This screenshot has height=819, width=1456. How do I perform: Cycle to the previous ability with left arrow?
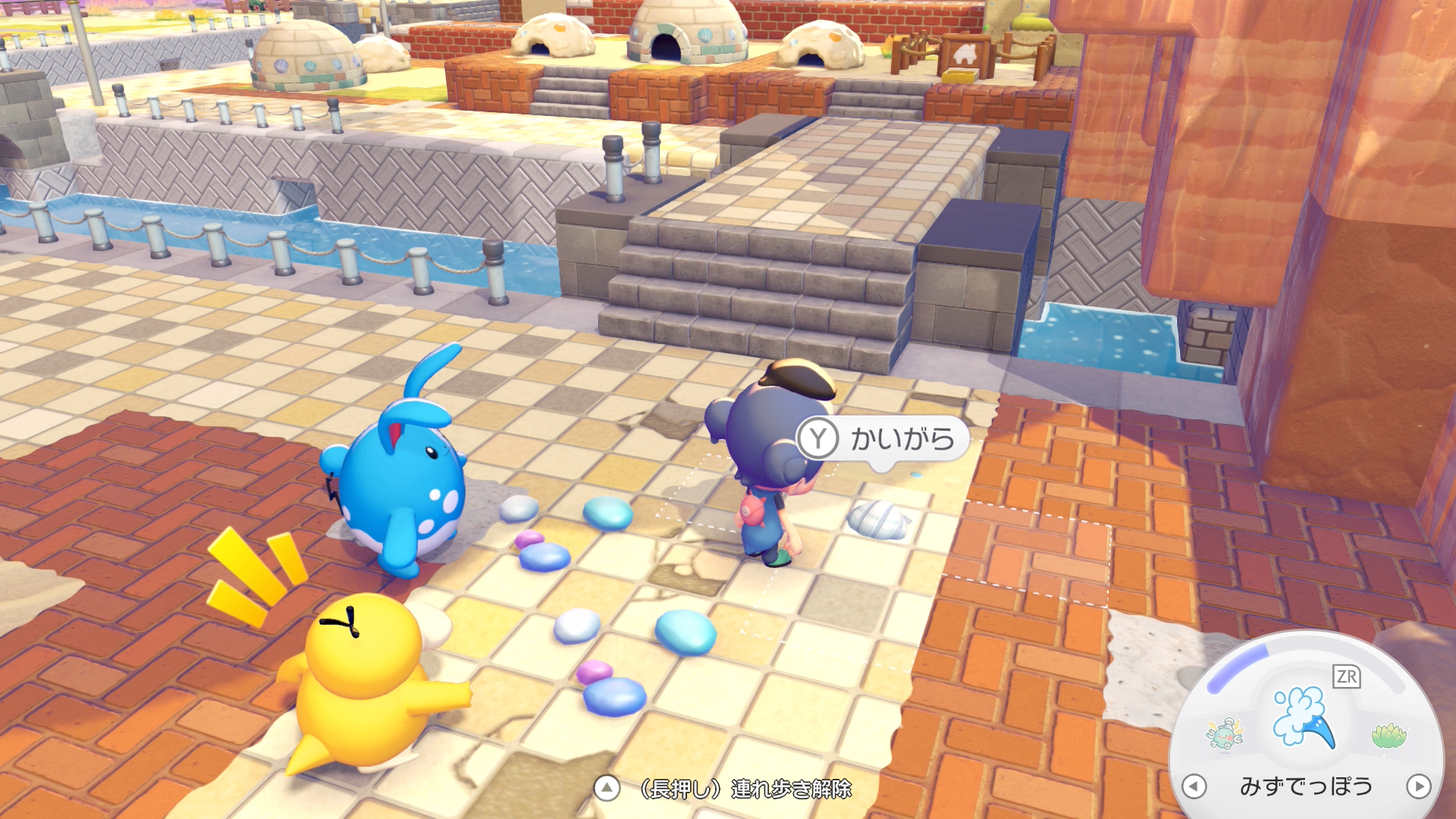1194,786
